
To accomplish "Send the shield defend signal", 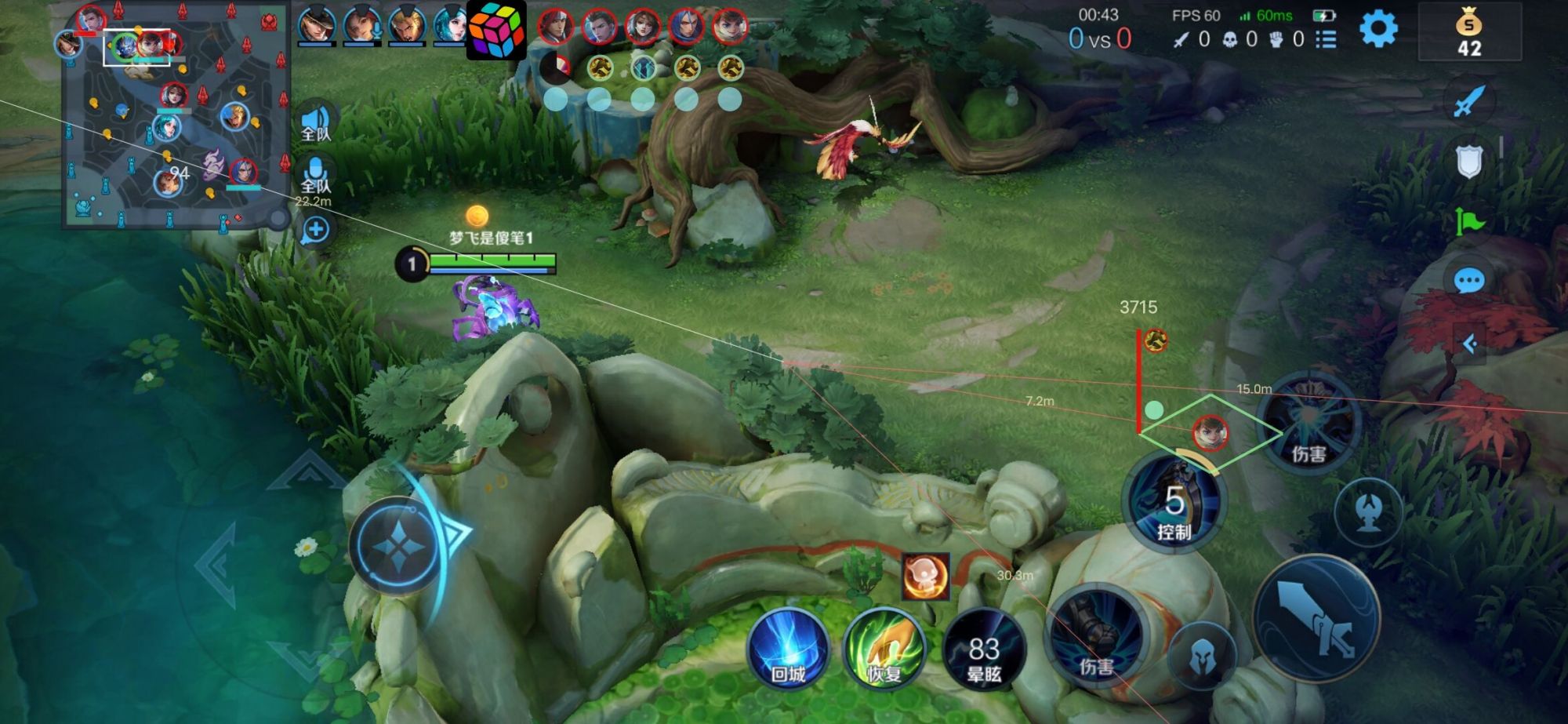I will (1469, 162).
